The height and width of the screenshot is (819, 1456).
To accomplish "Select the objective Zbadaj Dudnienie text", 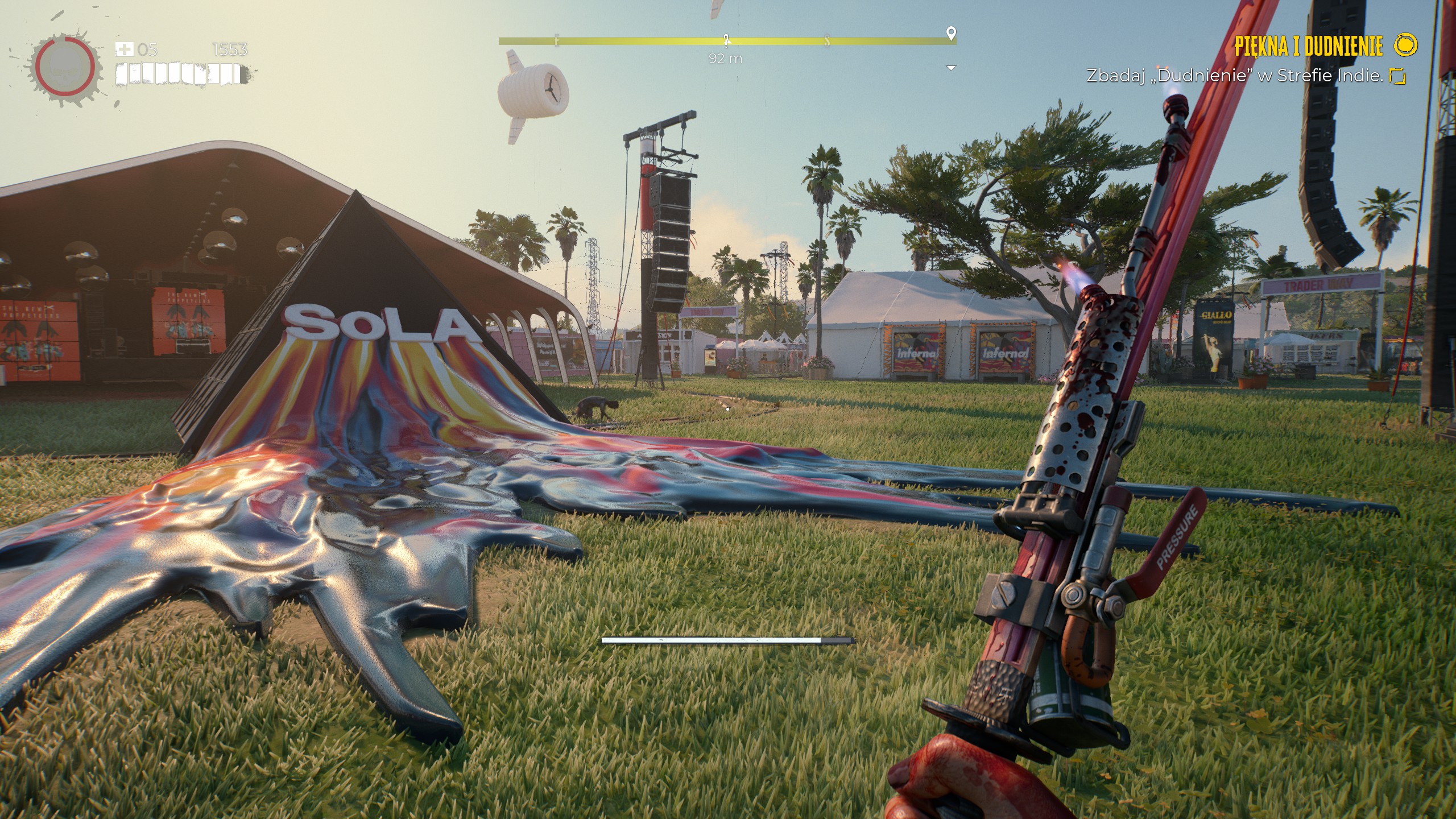I will 1234,76.
